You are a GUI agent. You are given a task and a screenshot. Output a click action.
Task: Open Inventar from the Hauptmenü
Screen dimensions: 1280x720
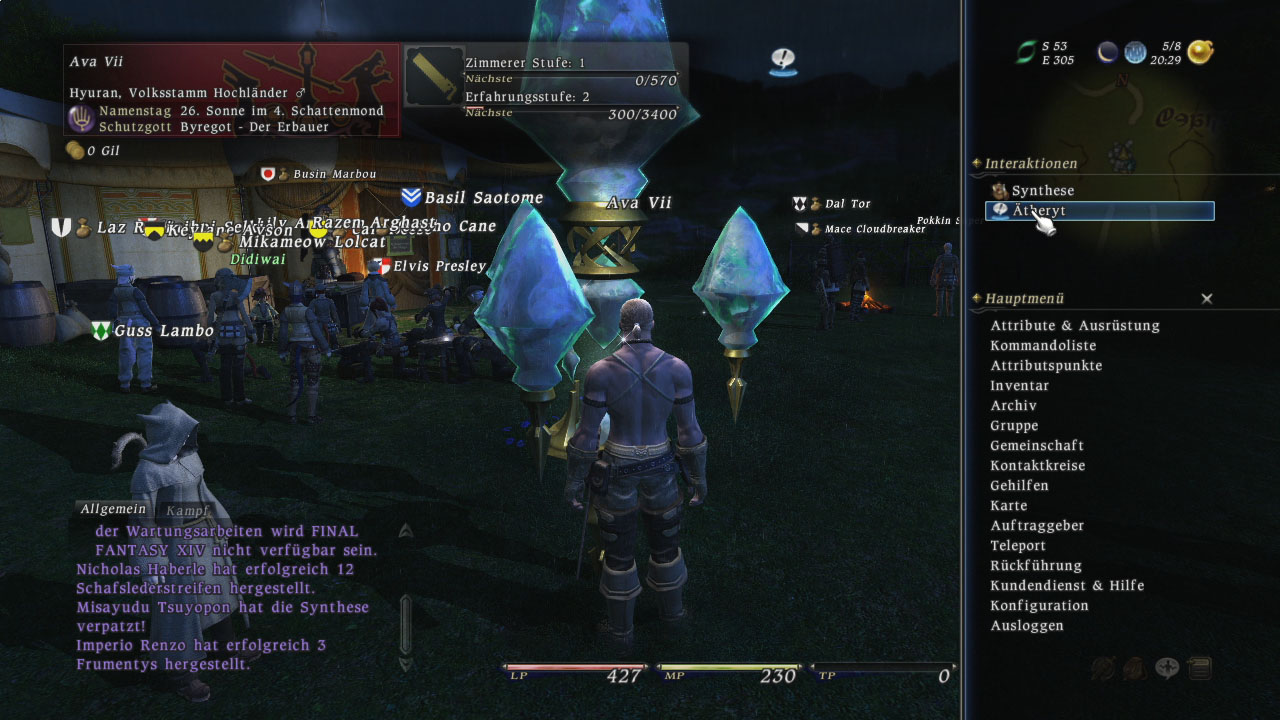(x=1019, y=385)
